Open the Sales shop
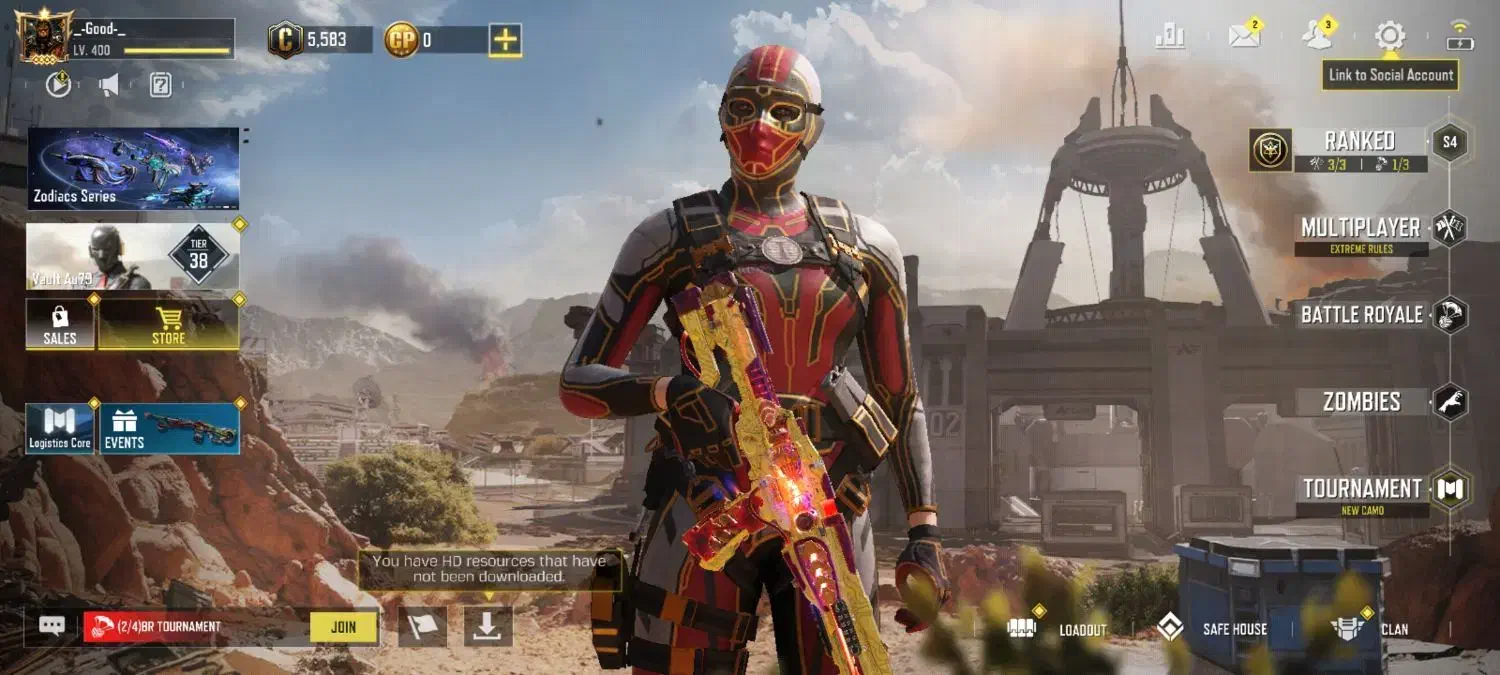The image size is (1500, 675). click(x=60, y=325)
